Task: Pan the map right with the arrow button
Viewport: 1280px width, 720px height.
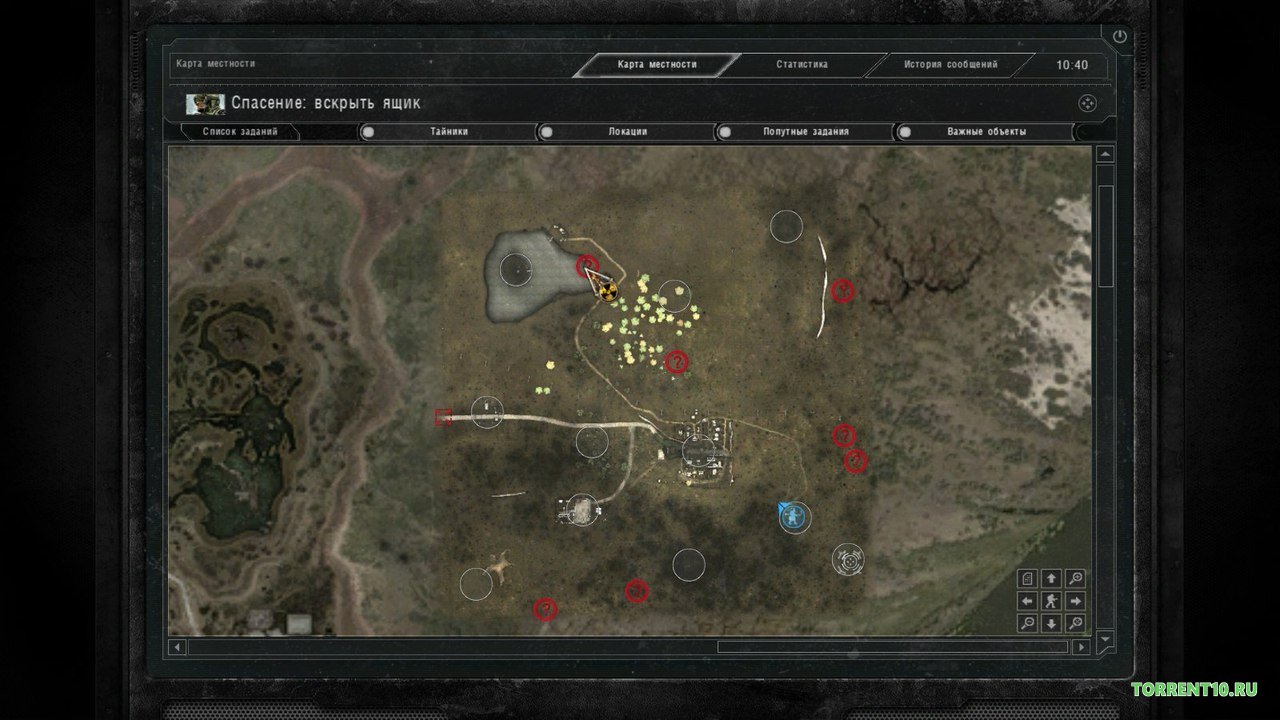Action: coord(1075,601)
